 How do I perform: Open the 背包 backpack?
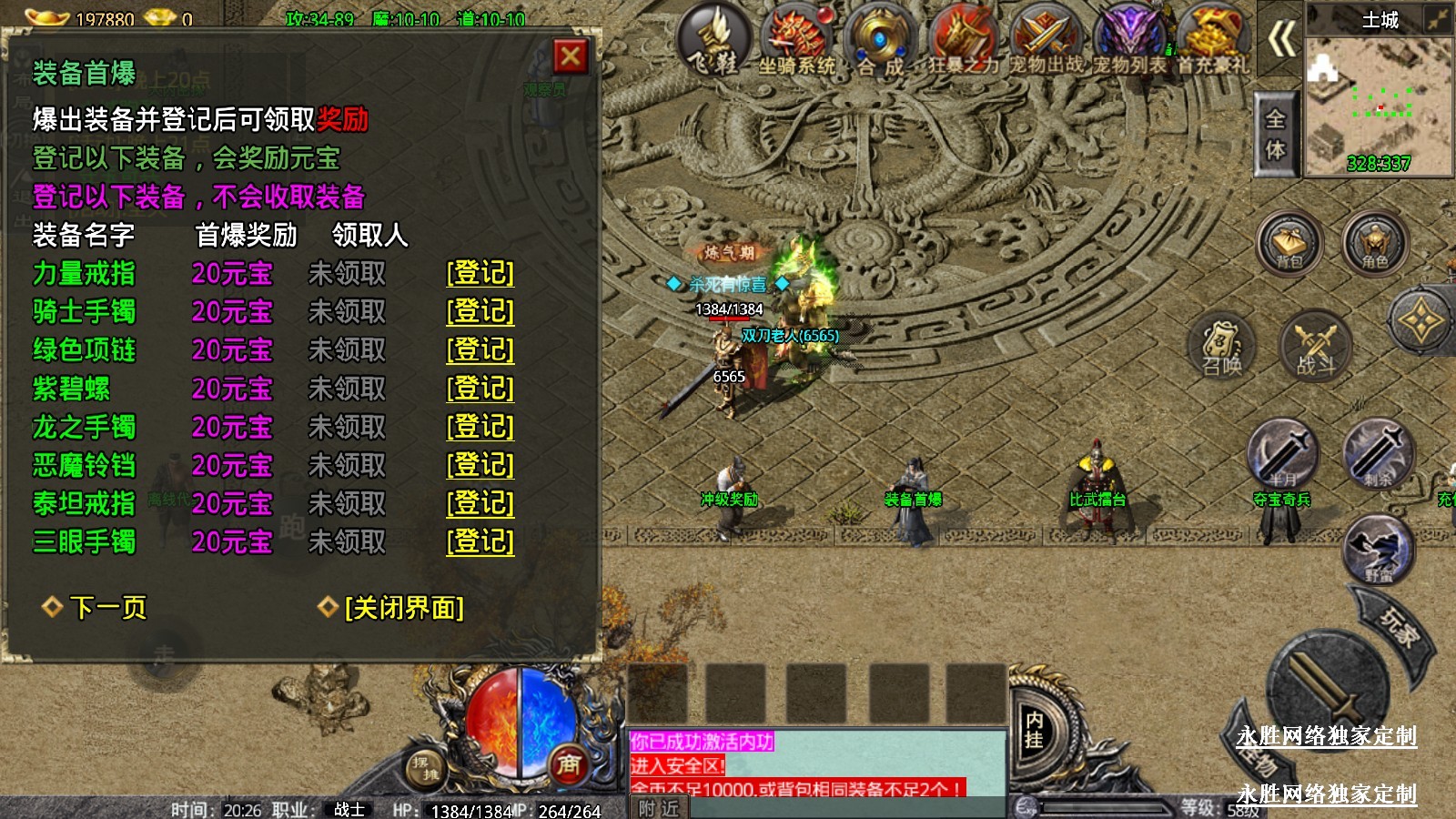coord(1289,243)
